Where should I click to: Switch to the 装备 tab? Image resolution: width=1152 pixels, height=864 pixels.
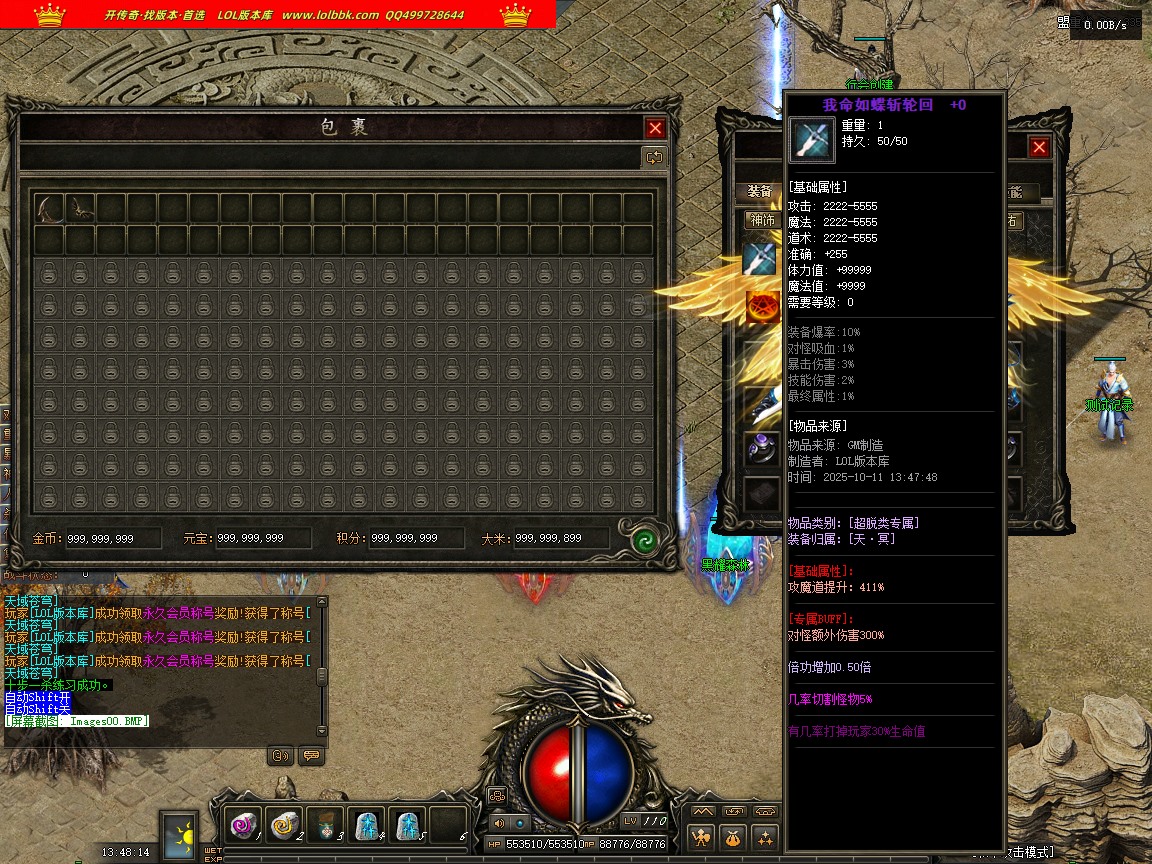[x=760, y=191]
